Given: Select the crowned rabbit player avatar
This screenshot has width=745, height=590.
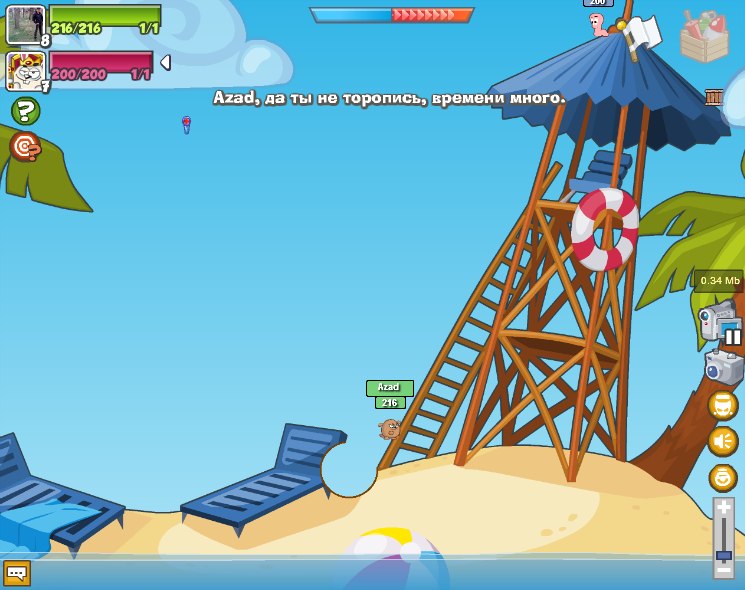Looking at the screenshot, I should 25,70.
